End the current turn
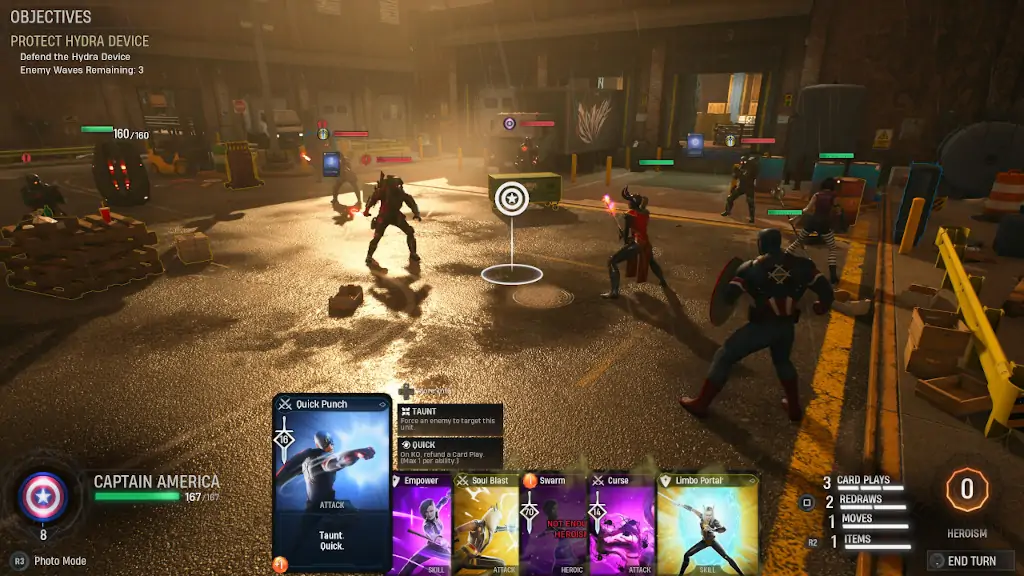 tap(970, 561)
